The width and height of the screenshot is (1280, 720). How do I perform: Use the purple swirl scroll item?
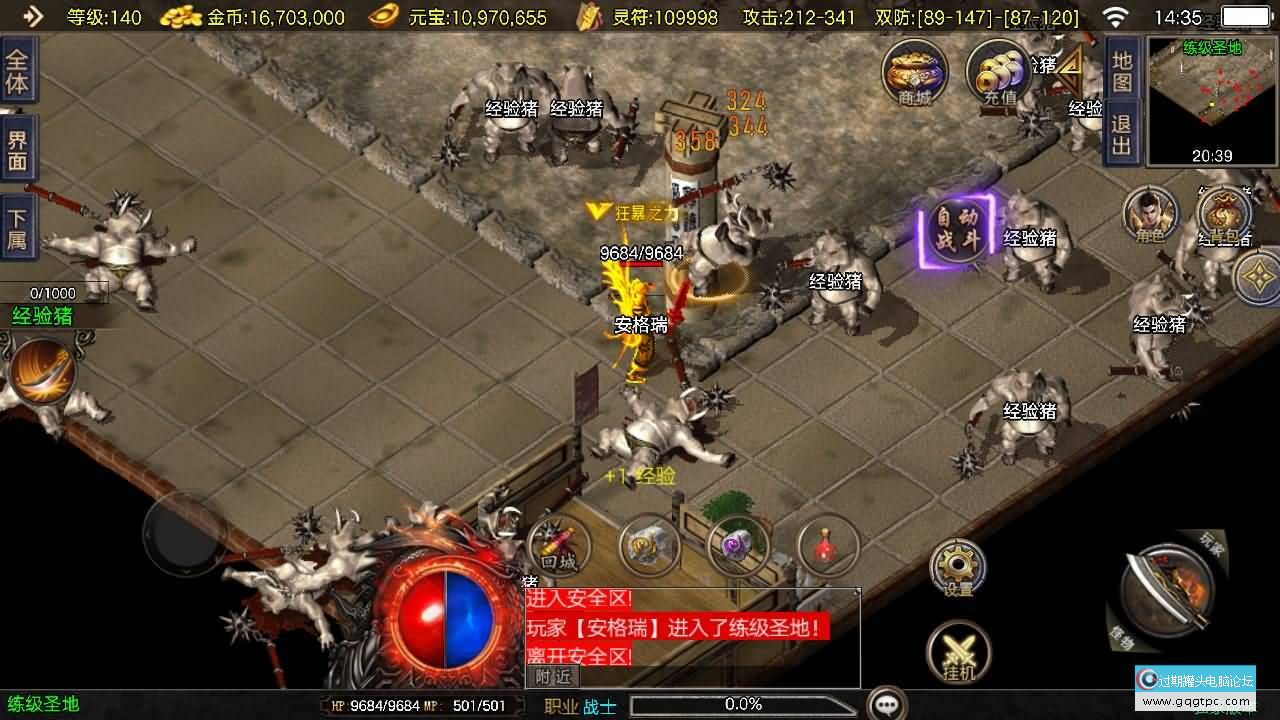[x=738, y=546]
